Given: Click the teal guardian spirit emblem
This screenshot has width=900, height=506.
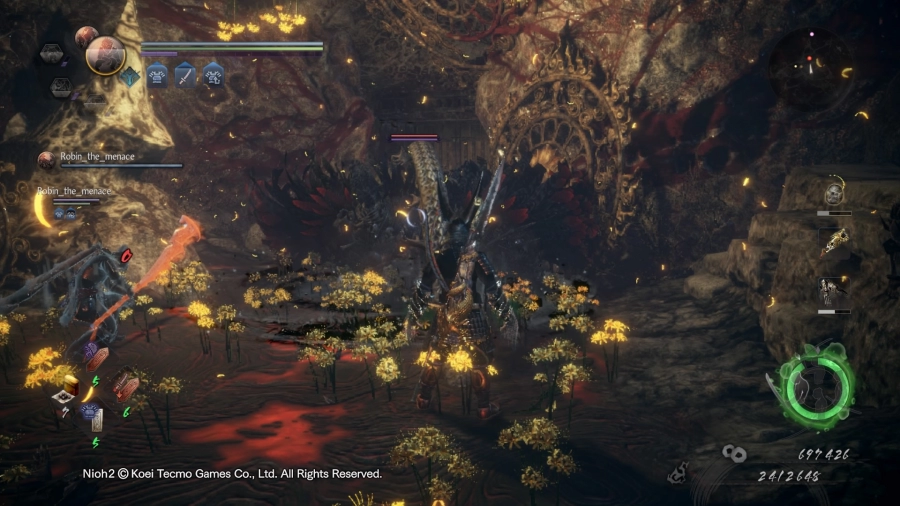Looking at the screenshot, I should click(x=132, y=76).
